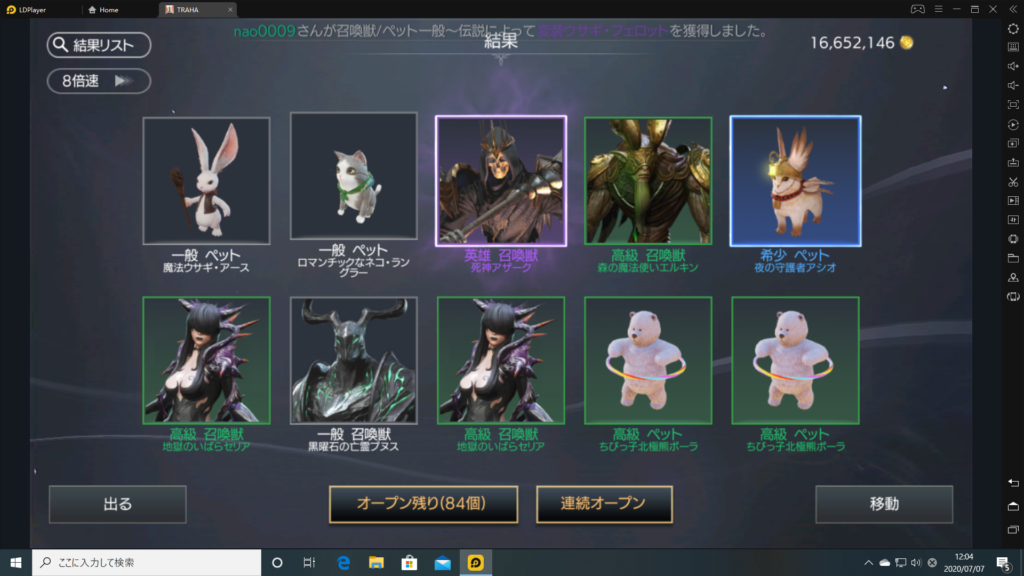Select the 魔法ウサギ・アース rabbit pet card
The width and height of the screenshot is (1024, 576).
pos(206,181)
